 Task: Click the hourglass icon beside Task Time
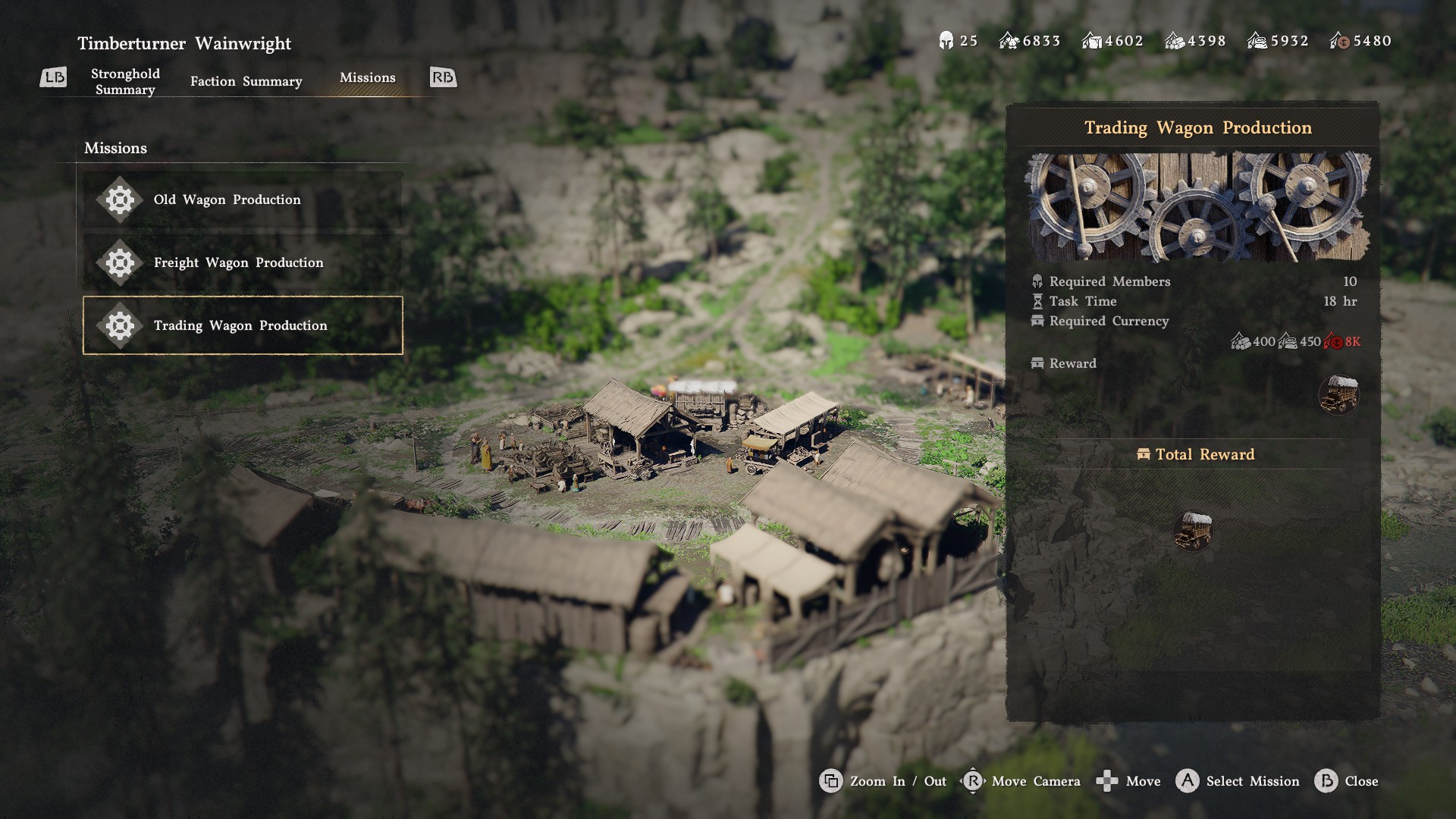tap(1037, 301)
